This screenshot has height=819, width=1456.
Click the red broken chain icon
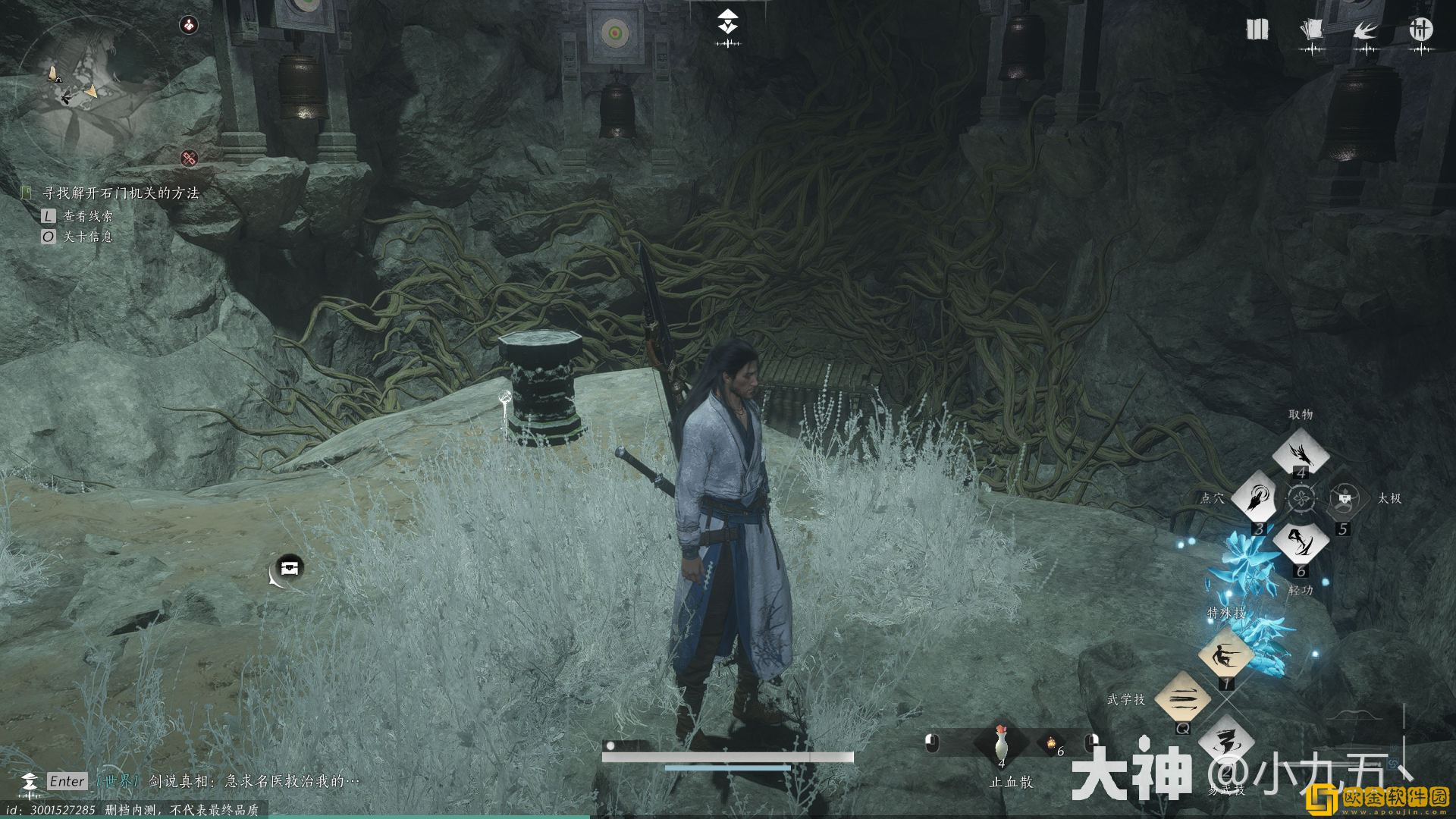pyautogui.click(x=190, y=158)
